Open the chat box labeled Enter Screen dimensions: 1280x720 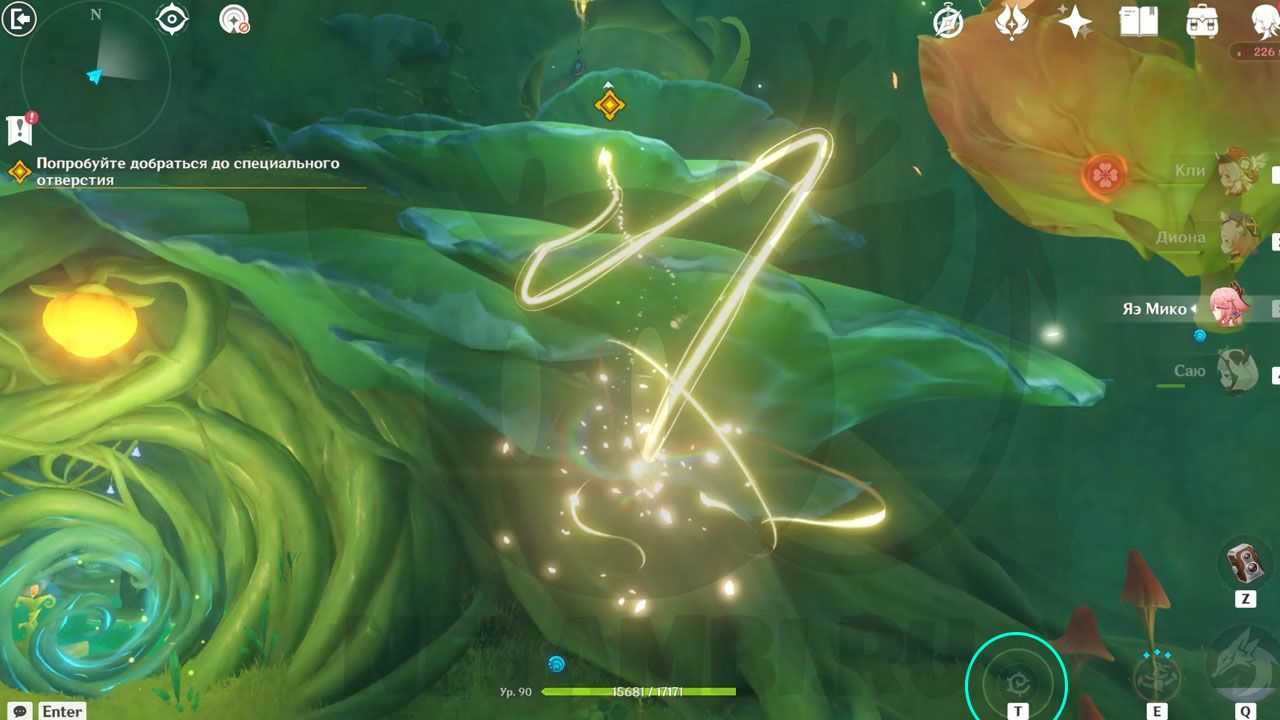[x=49, y=711]
